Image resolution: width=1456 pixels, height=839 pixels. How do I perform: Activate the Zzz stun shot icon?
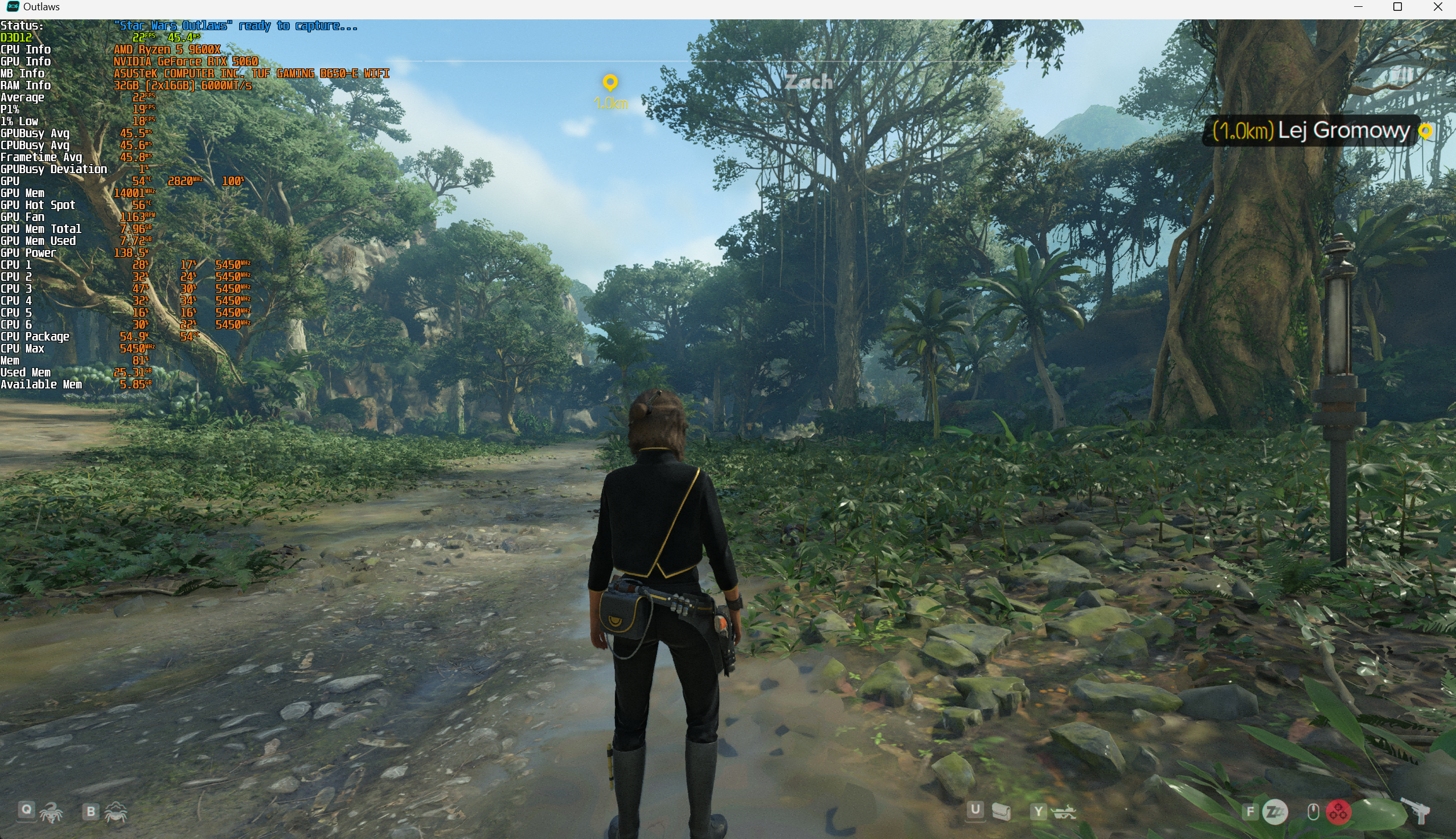[1274, 812]
